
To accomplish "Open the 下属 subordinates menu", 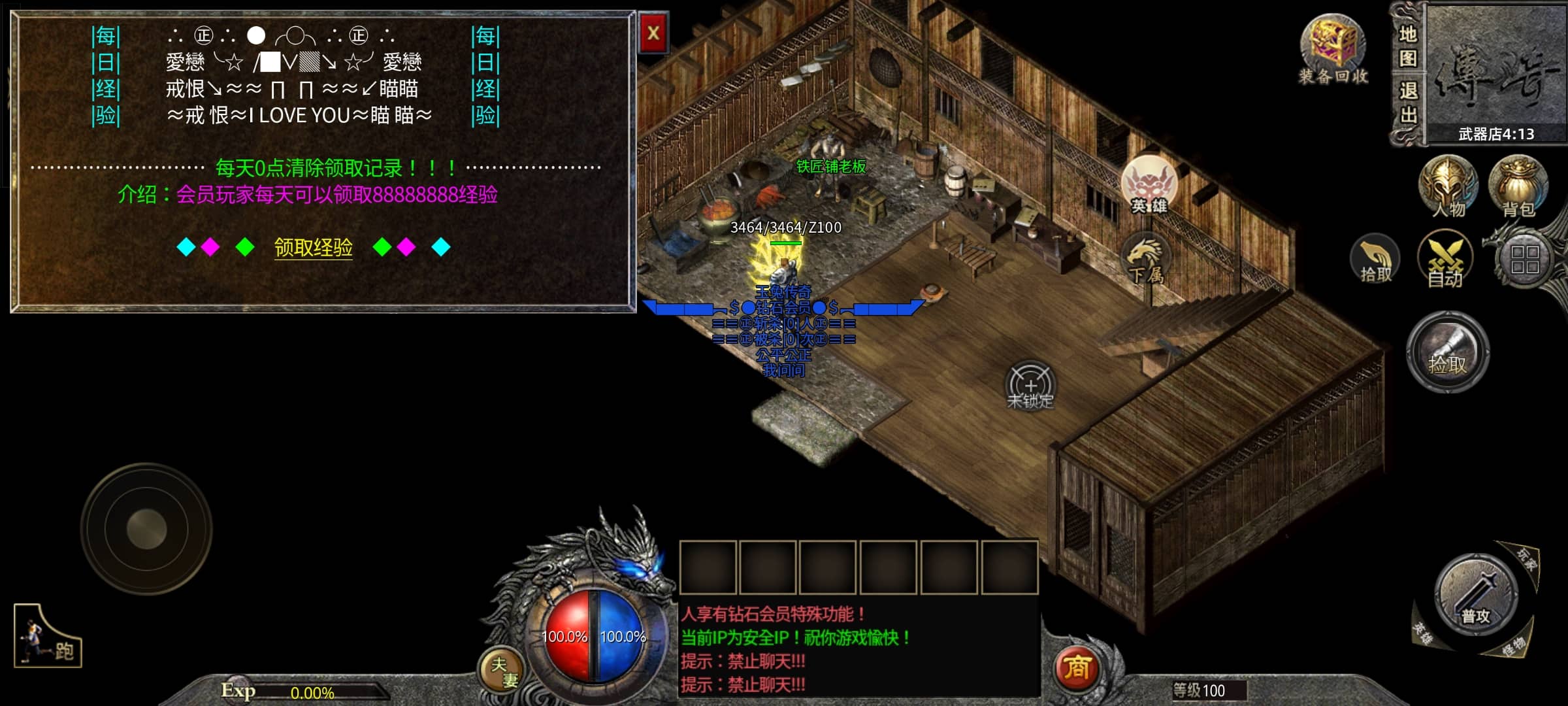I will [x=1145, y=261].
